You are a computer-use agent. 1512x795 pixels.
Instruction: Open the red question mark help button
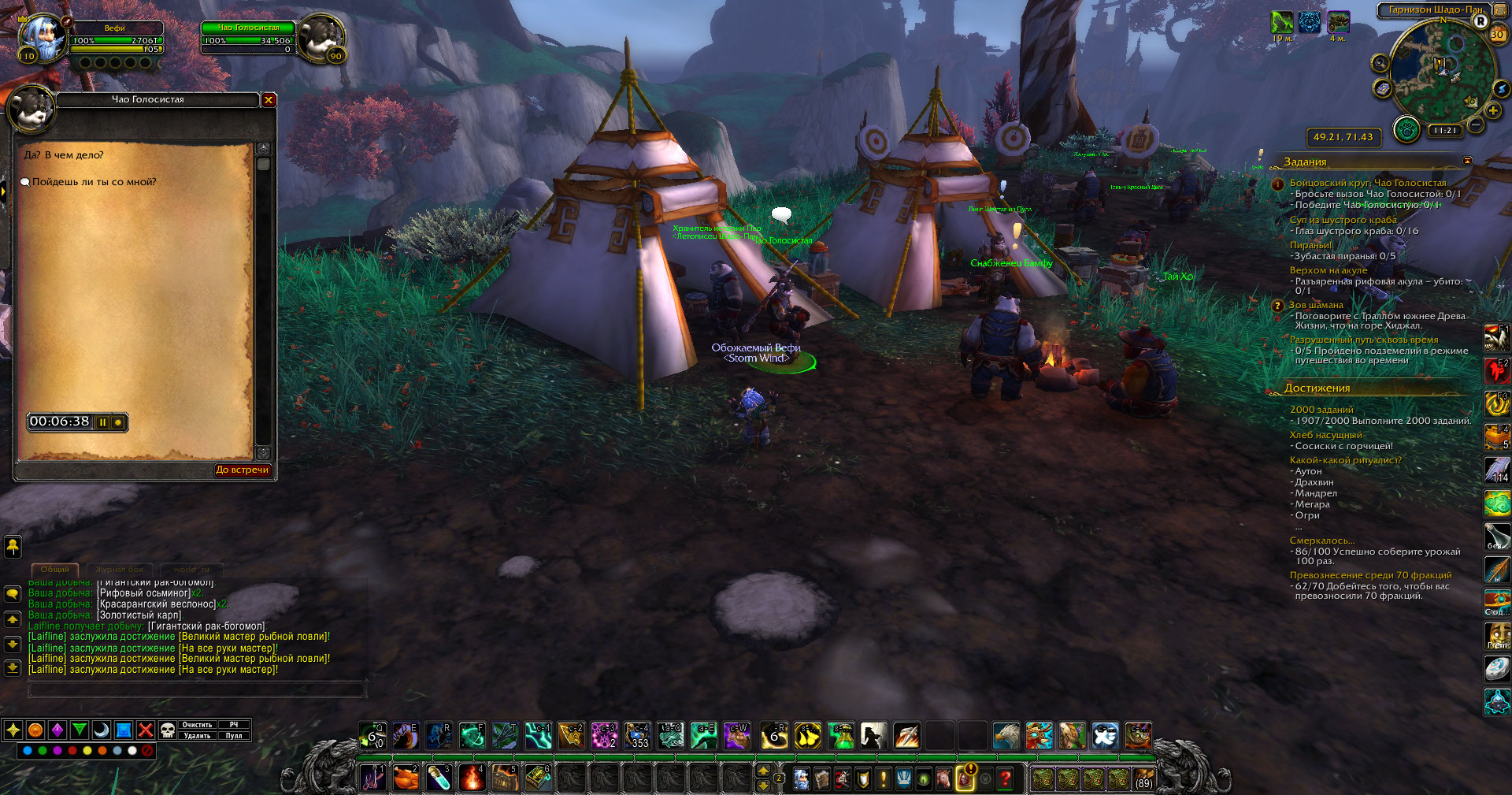[1005, 779]
